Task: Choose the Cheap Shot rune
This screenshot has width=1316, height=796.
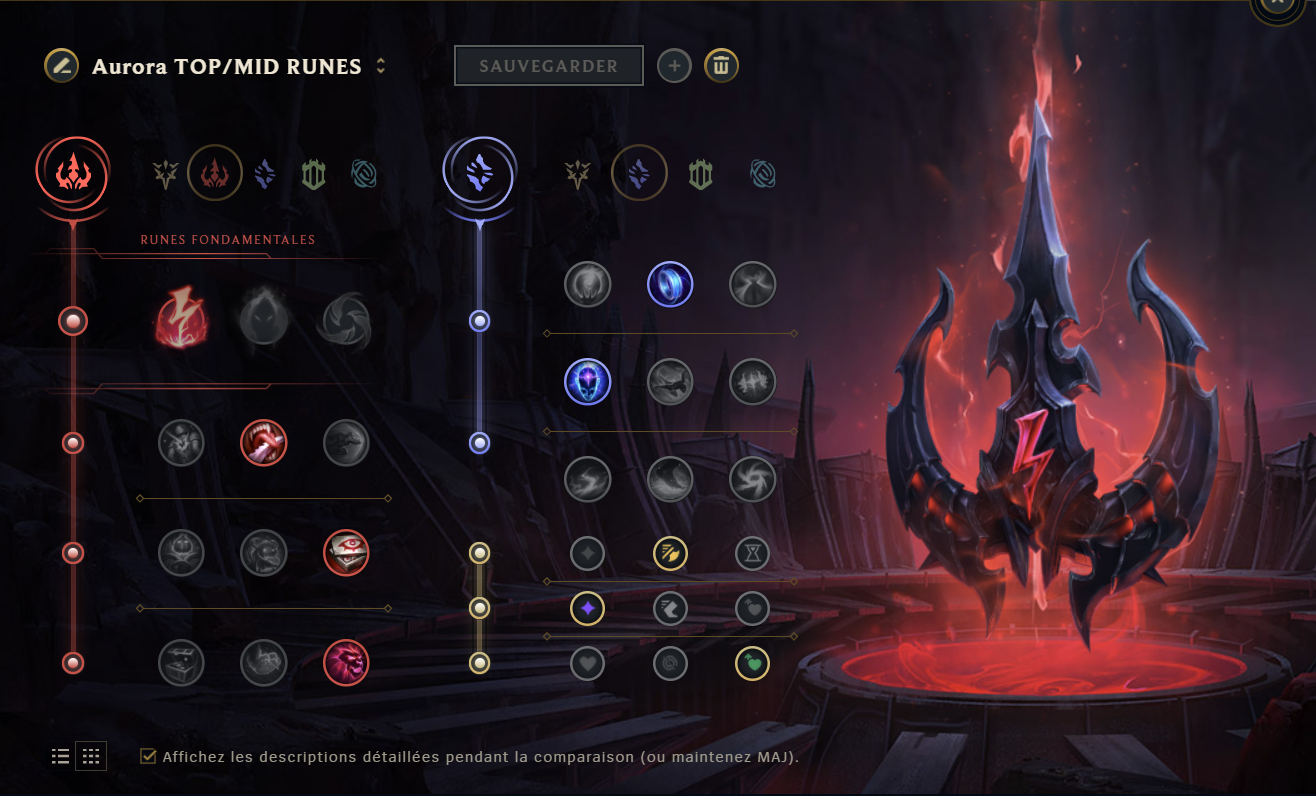Action: [182, 442]
